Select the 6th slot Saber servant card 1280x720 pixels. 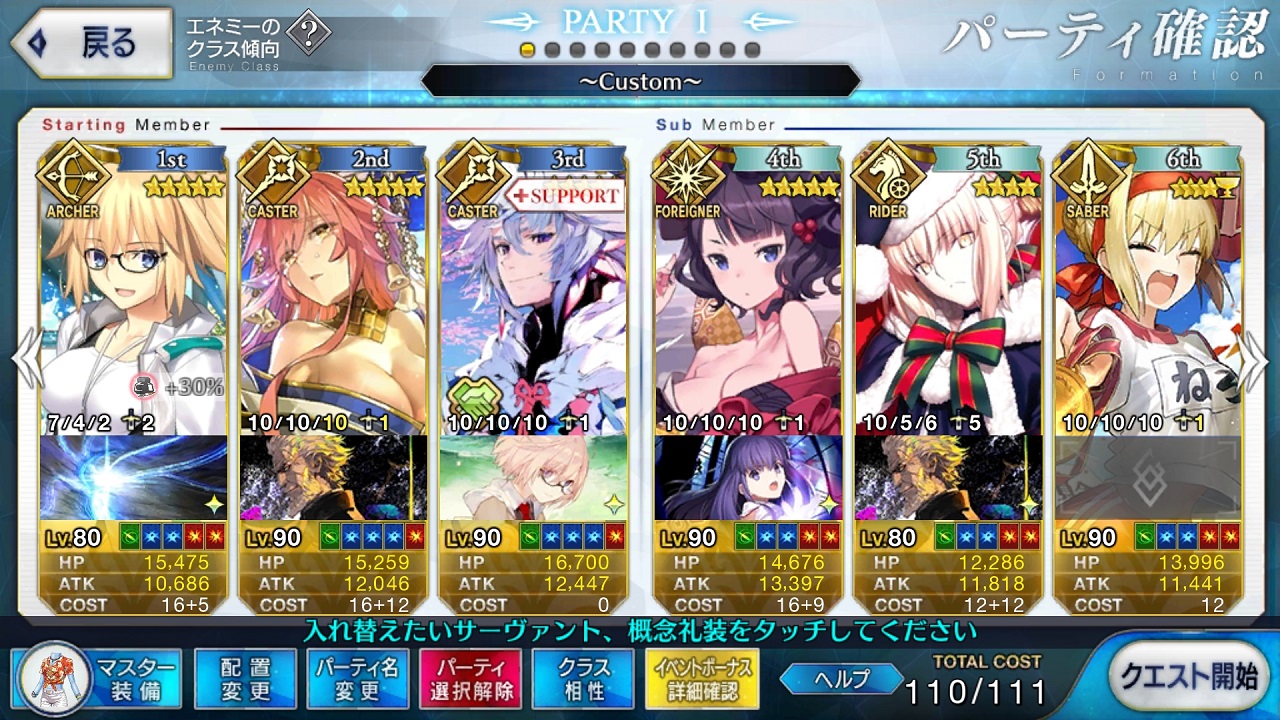(1148, 300)
